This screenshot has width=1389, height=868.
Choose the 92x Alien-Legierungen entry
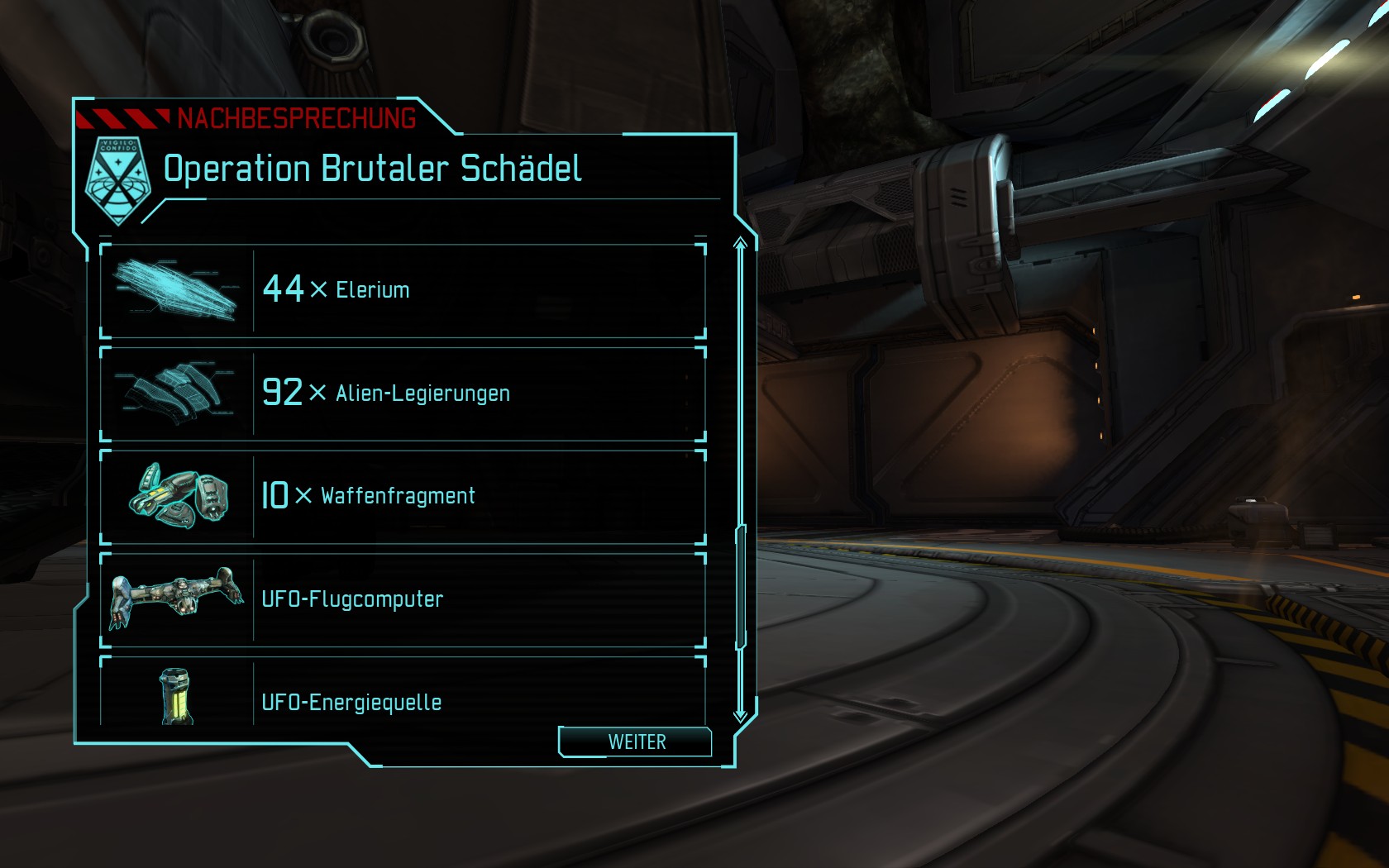tap(403, 393)
